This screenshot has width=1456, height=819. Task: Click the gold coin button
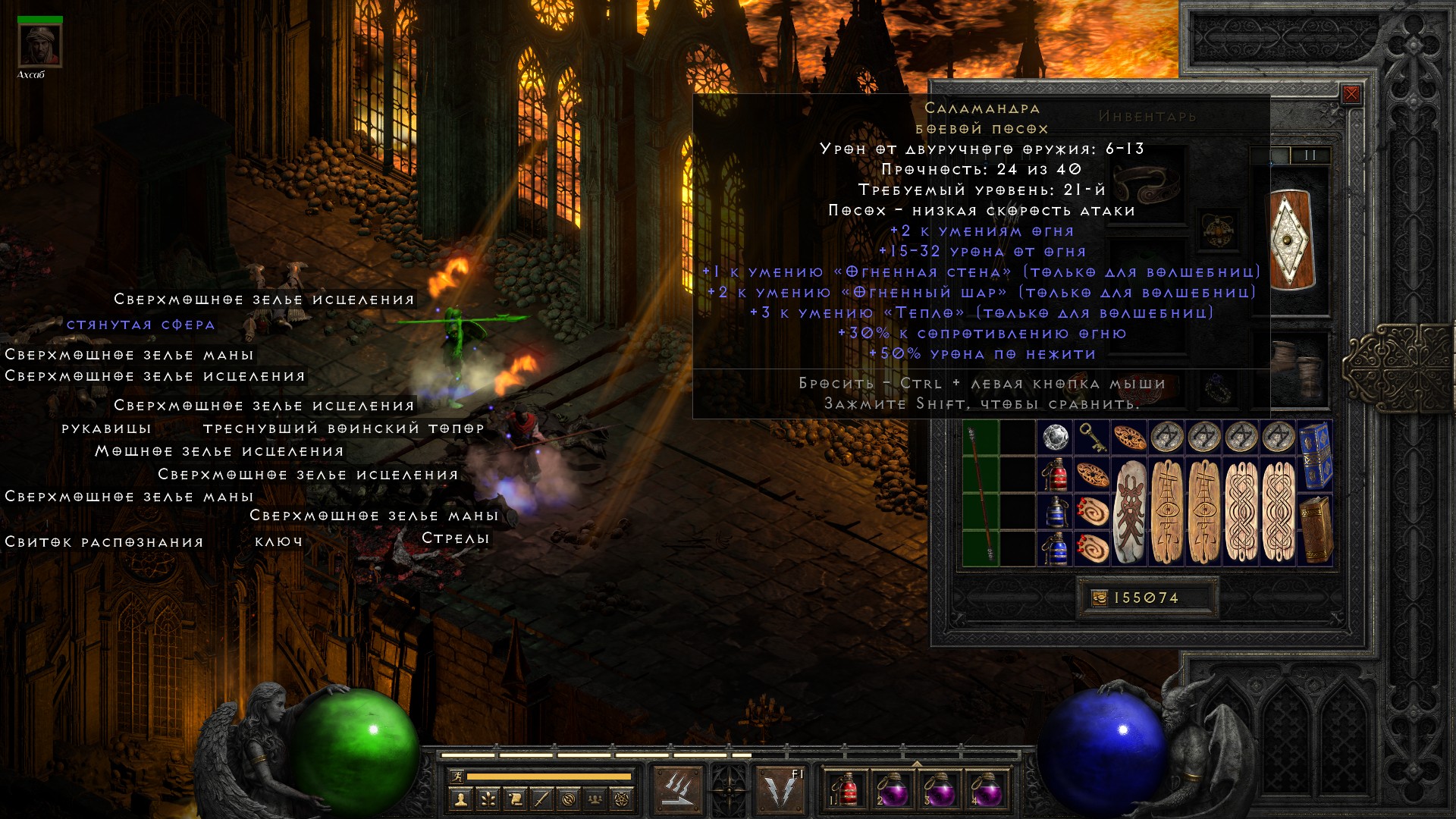tap(1100, 598)
